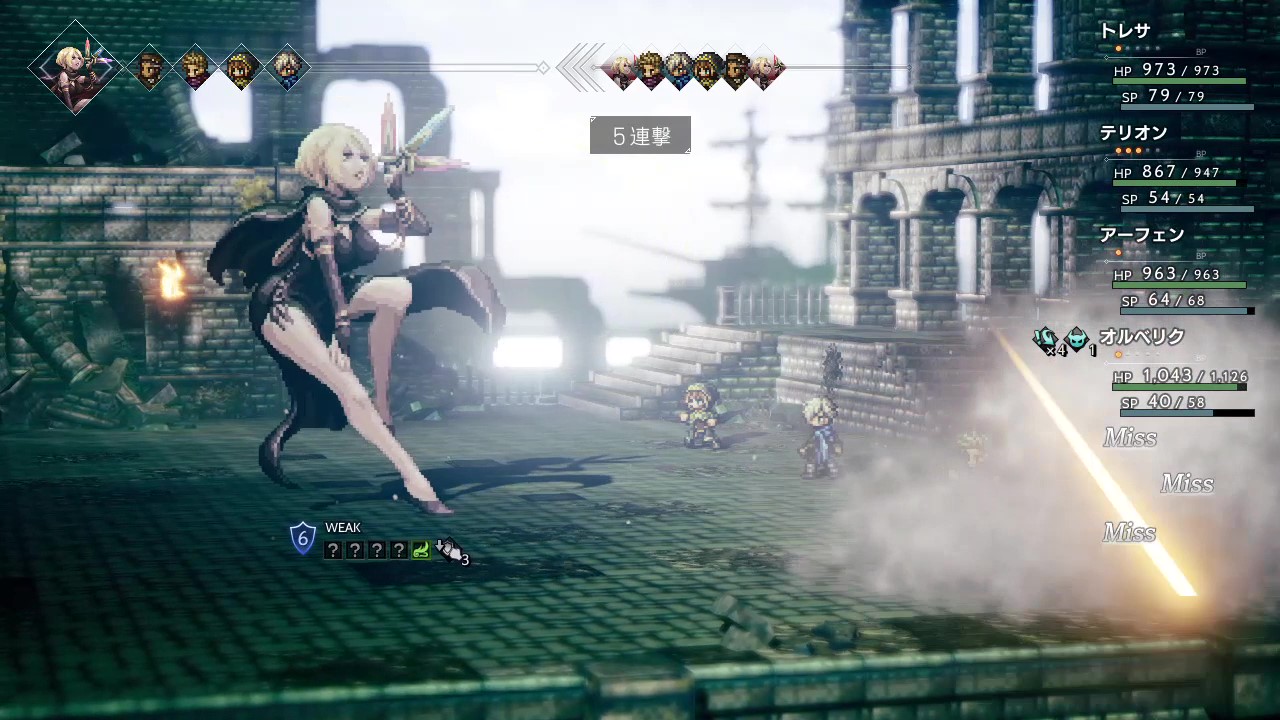Inspect the enemy's shield-down debuff icon
Screen dimensions: 1280x720
pyautogui.click(x=450, y=549)
